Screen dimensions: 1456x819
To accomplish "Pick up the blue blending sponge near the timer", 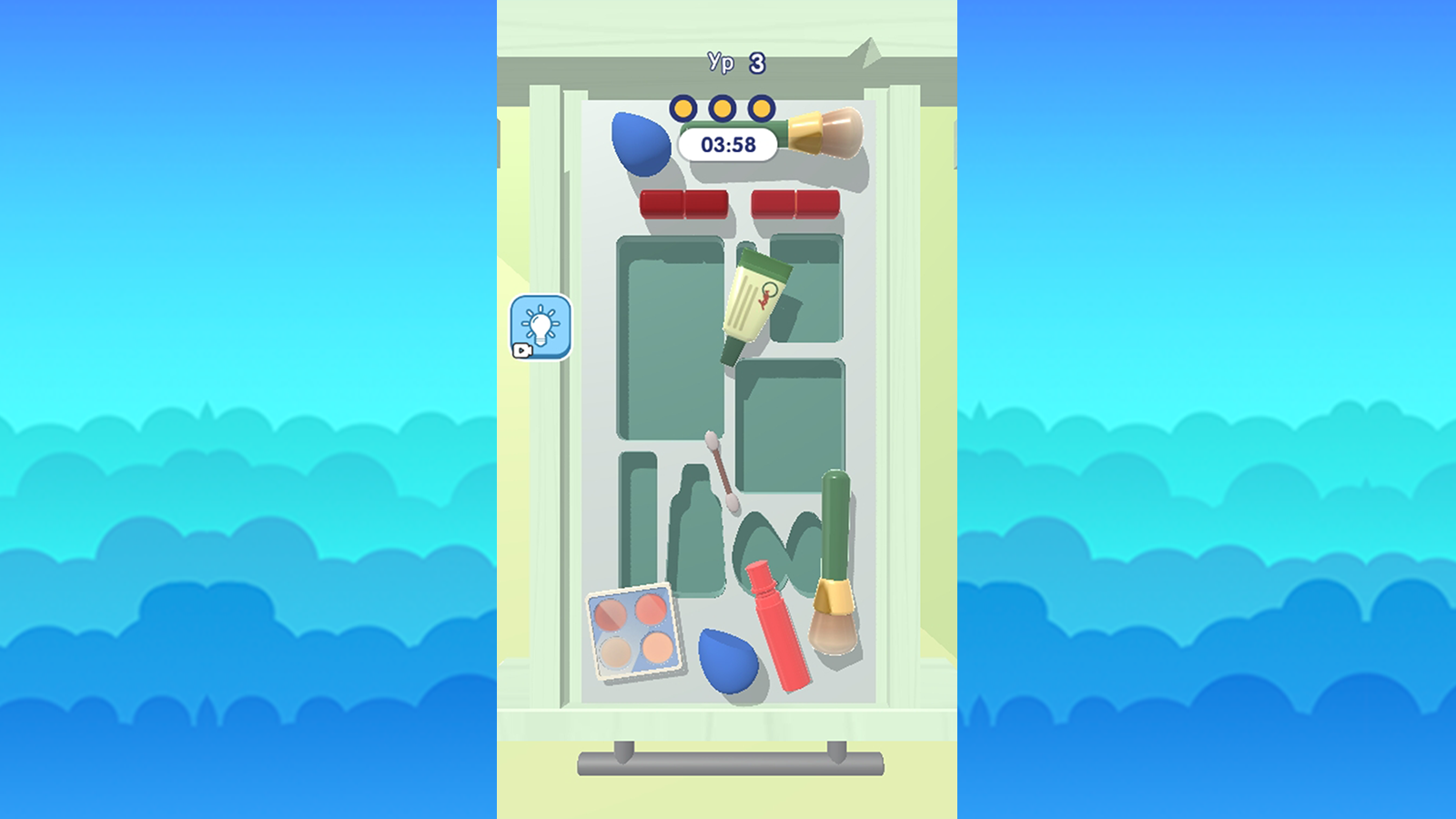I will coord(640,141).
